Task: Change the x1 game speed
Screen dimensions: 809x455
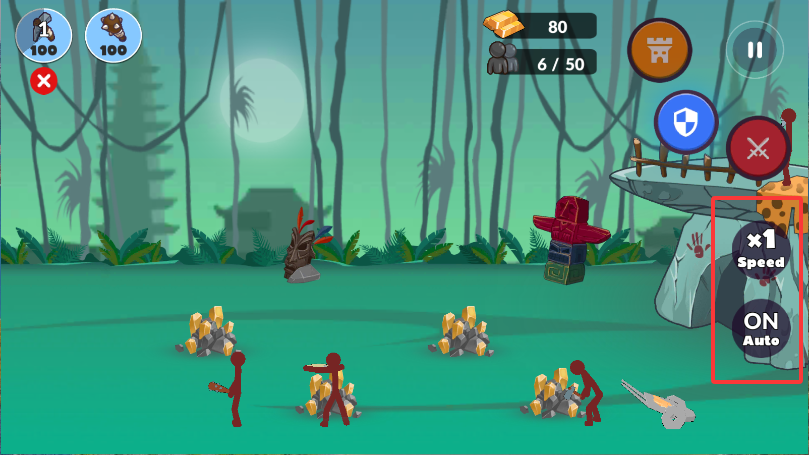Action: [x=761, y=248]
